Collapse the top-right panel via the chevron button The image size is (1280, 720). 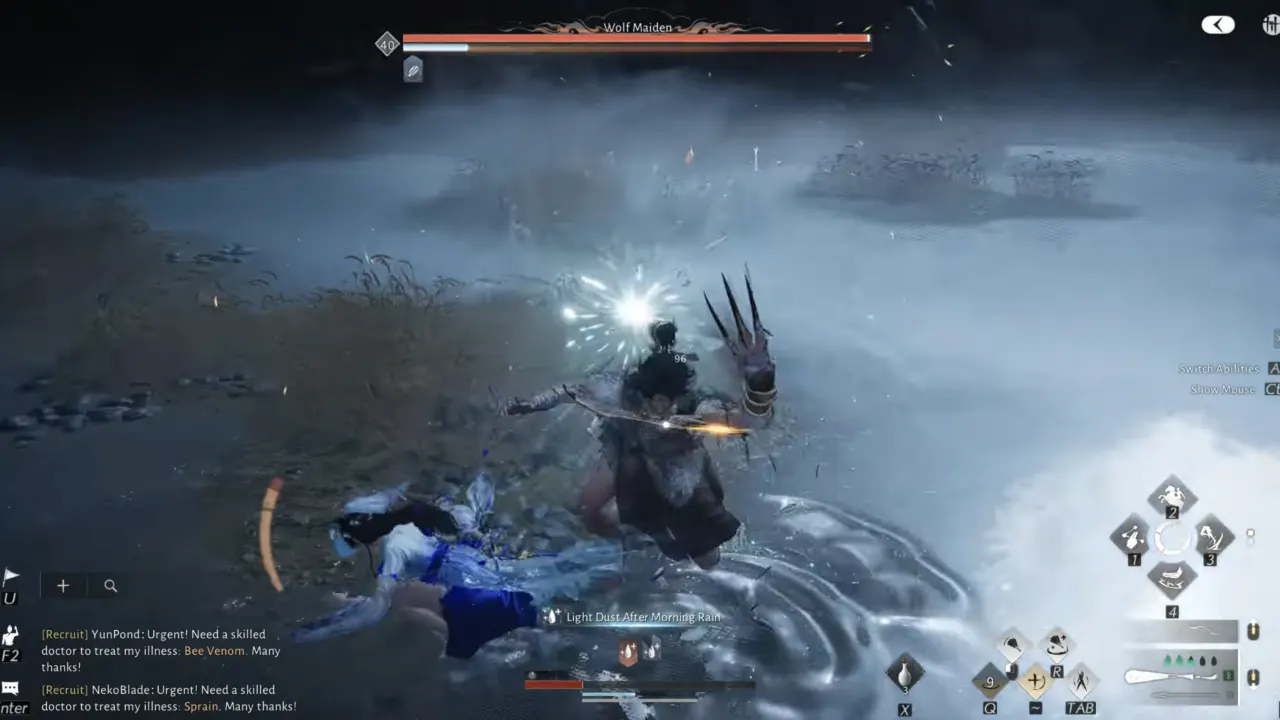1216,23
